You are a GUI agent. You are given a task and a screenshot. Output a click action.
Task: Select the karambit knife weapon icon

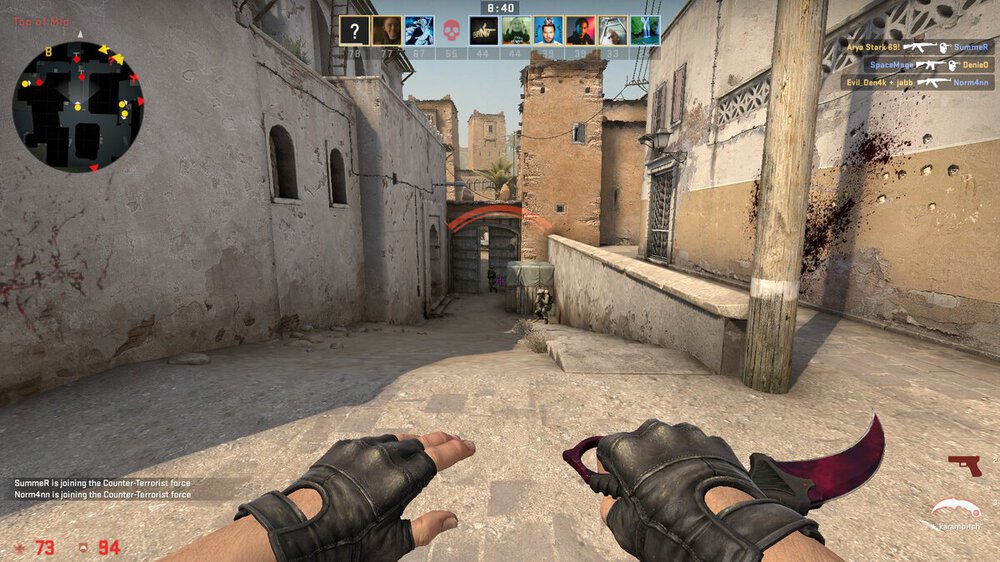(x=955, y=511)
